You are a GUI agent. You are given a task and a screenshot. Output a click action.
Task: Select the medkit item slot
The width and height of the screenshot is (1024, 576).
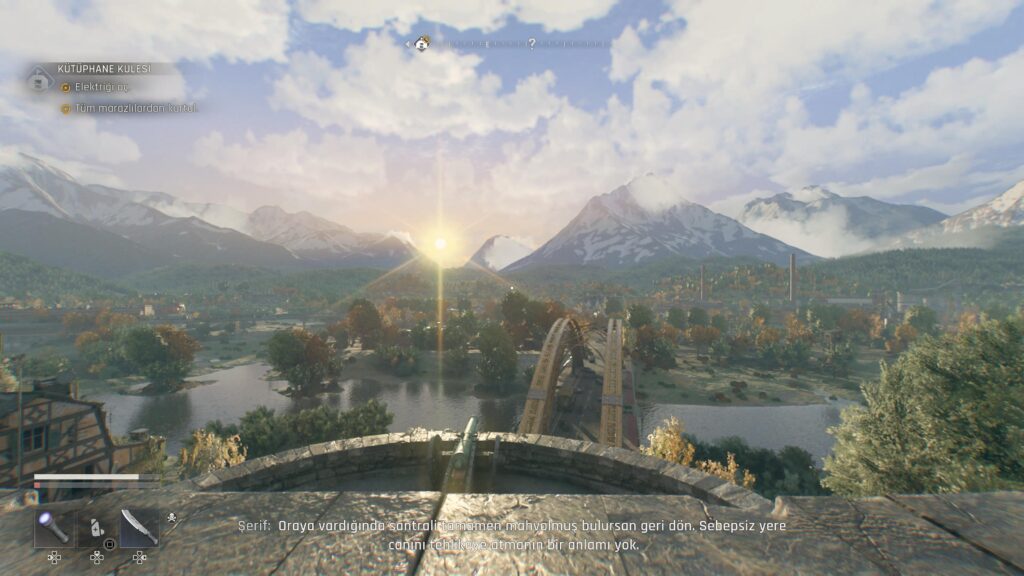click(x=95, y=528)
